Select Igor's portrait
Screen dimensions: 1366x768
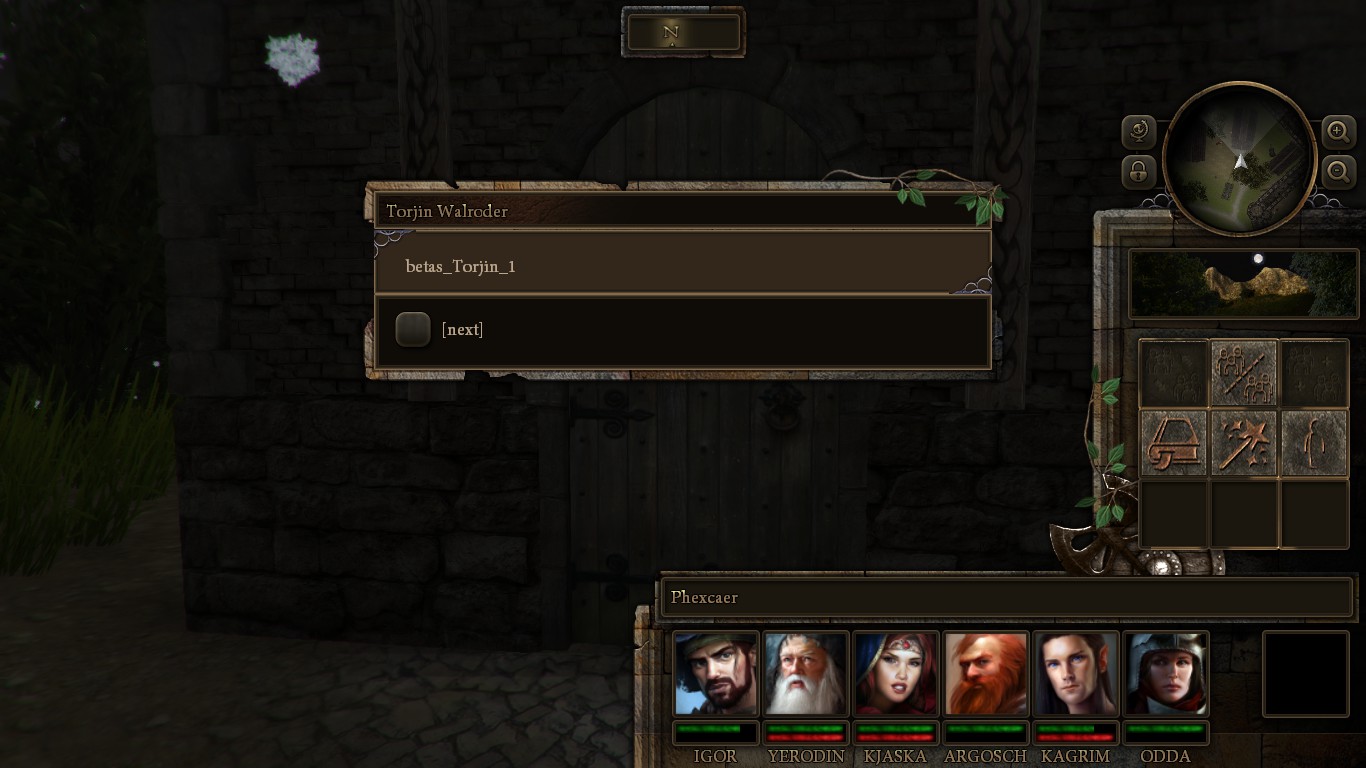(x=715, y=673)
